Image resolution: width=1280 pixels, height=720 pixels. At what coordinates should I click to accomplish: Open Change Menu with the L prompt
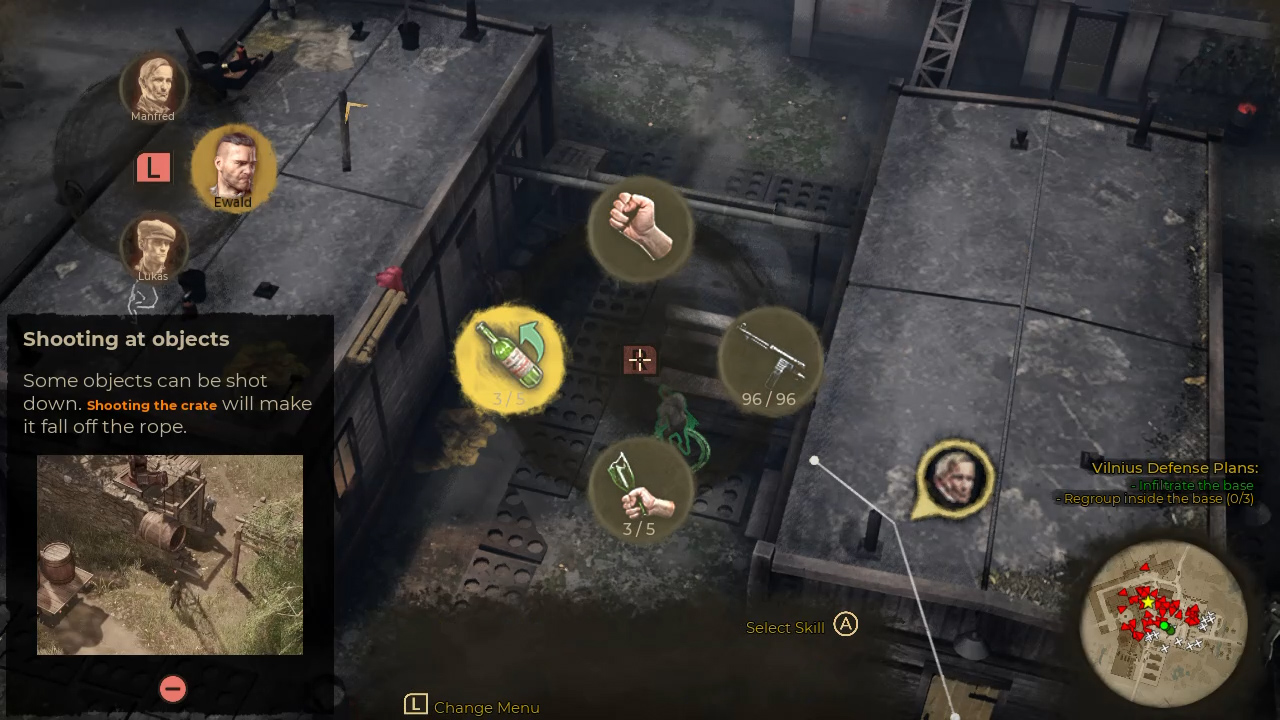pos(415,705)
